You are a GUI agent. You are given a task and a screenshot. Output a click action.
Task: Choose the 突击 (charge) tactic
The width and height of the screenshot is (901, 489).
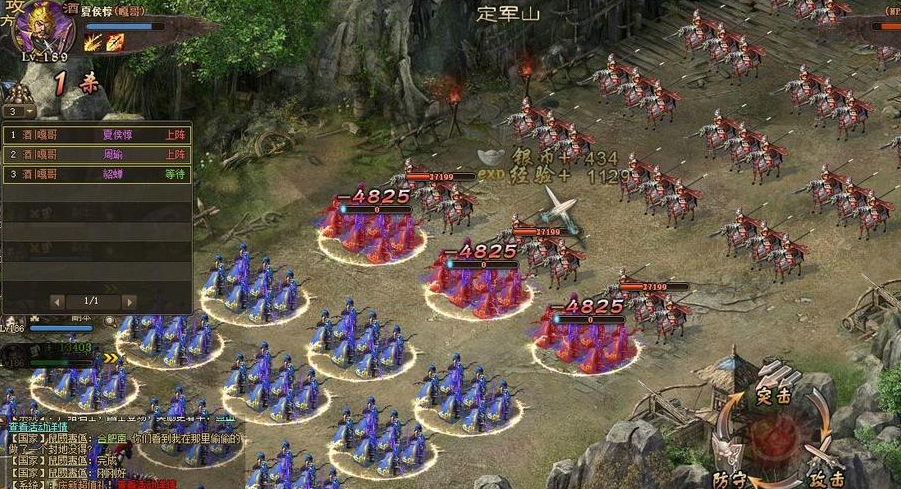(774, 396)
